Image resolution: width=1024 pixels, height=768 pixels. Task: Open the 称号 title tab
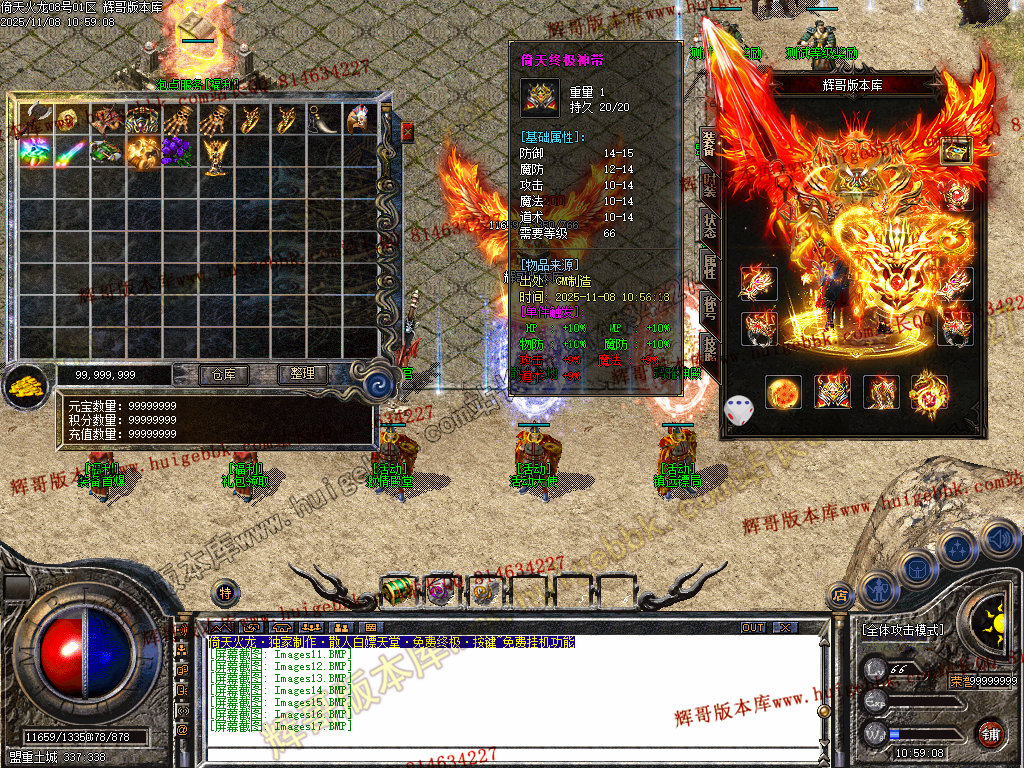point(709,306)
